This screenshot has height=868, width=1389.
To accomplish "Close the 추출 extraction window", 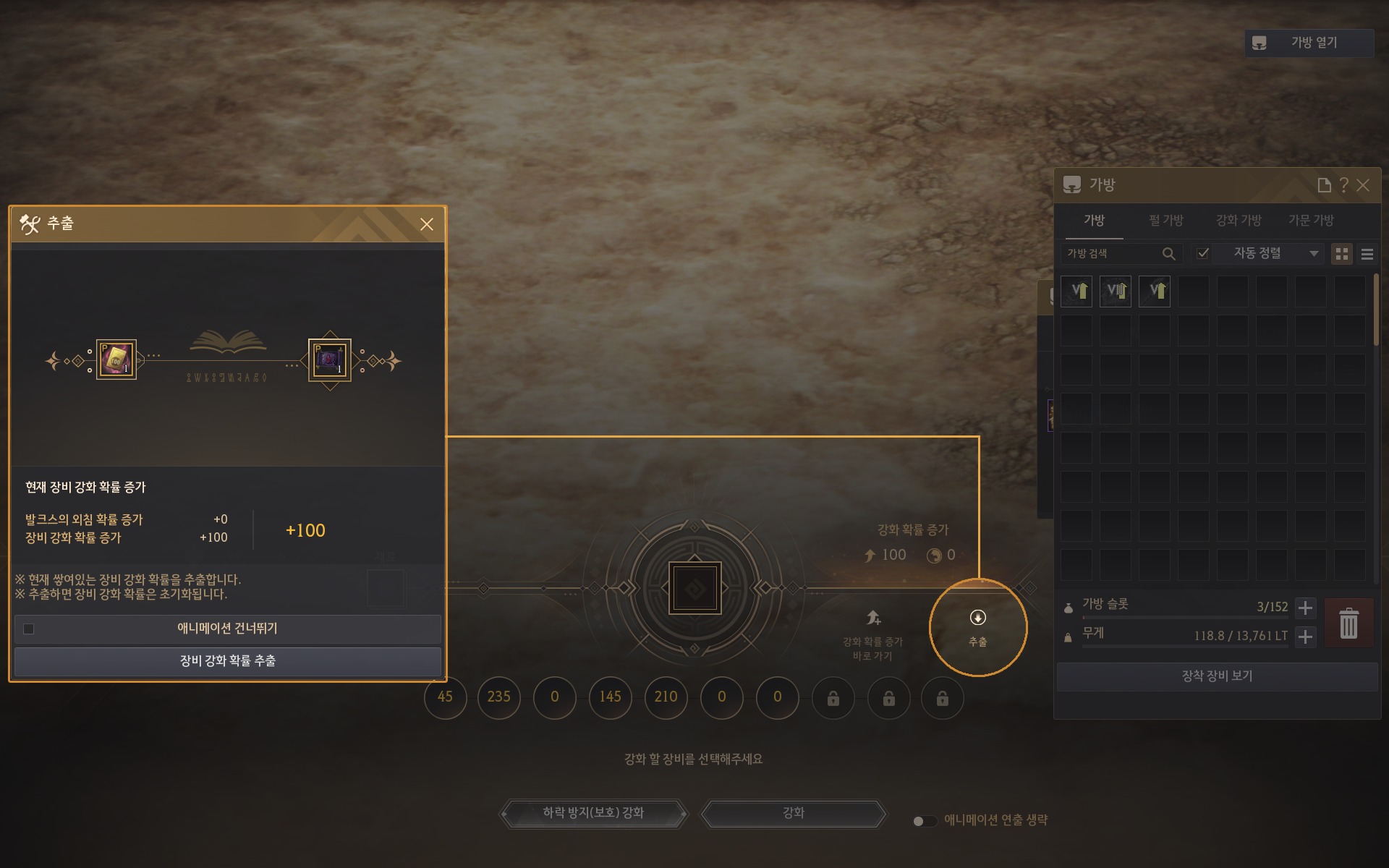I will click(427, 224).
